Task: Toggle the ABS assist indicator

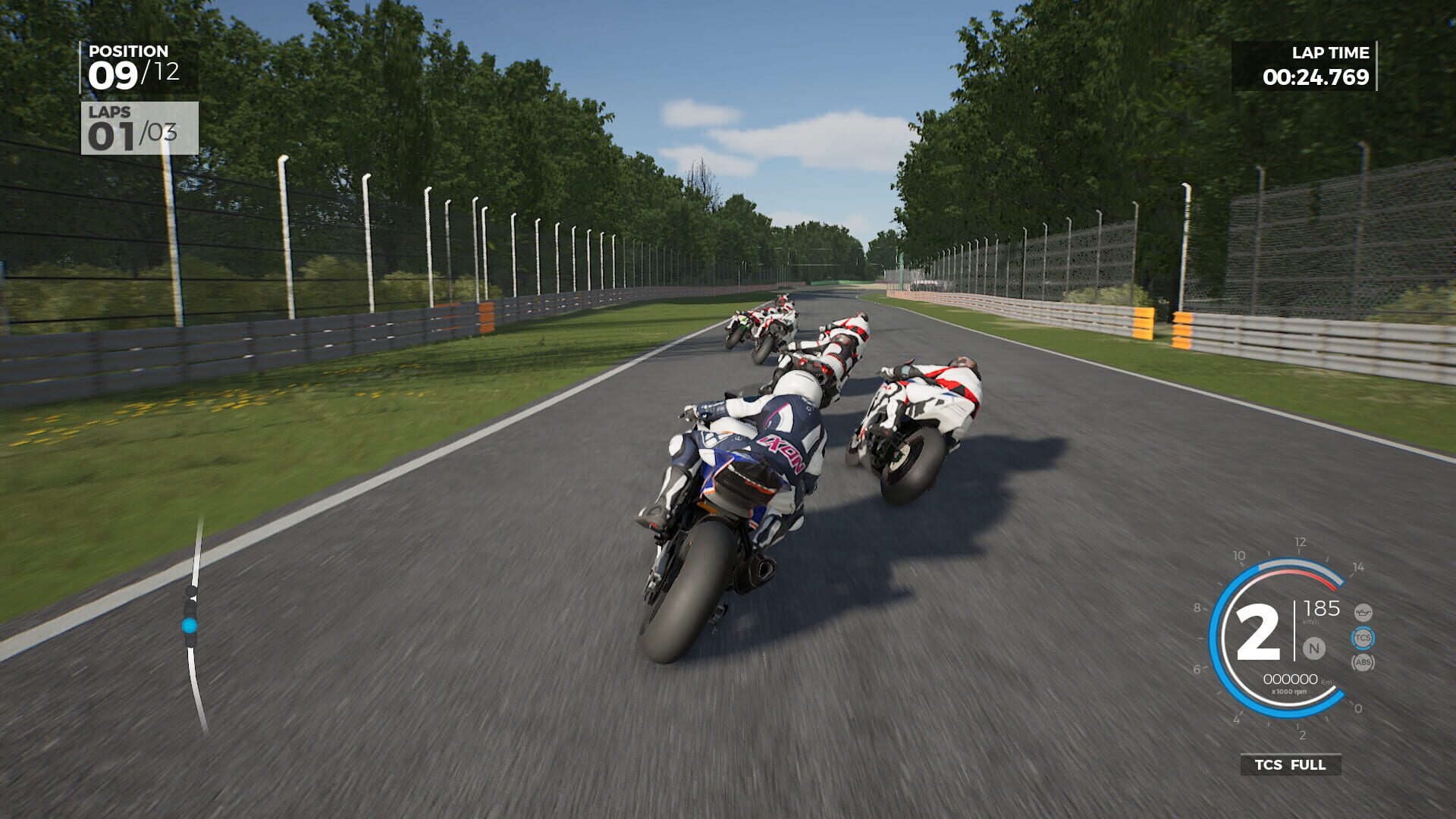Action: click(1363, 663)
